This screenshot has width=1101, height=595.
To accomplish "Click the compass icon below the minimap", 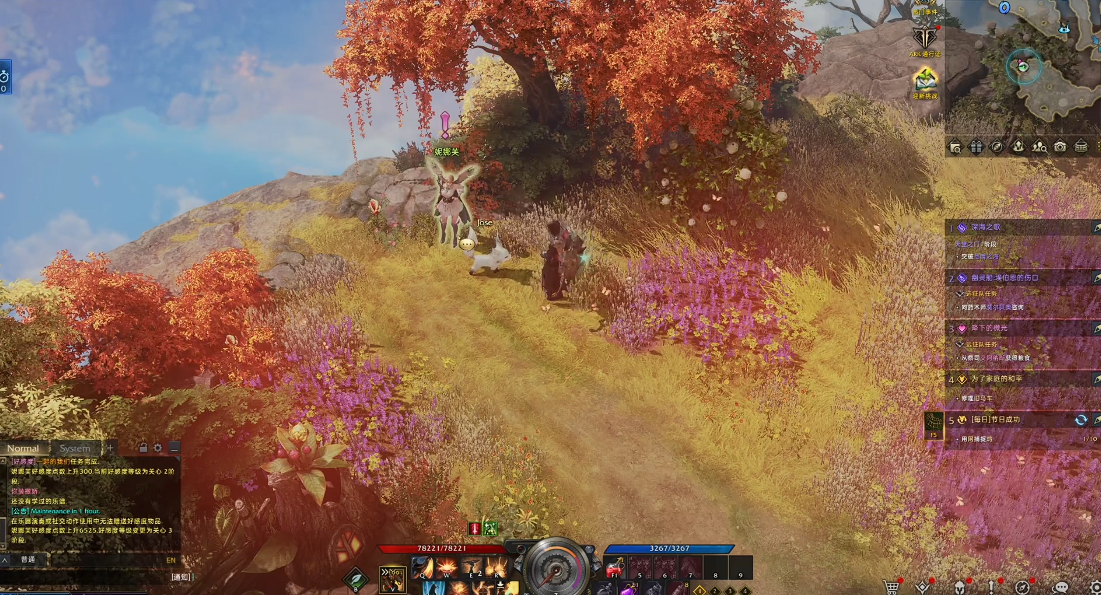I will 996,146.
